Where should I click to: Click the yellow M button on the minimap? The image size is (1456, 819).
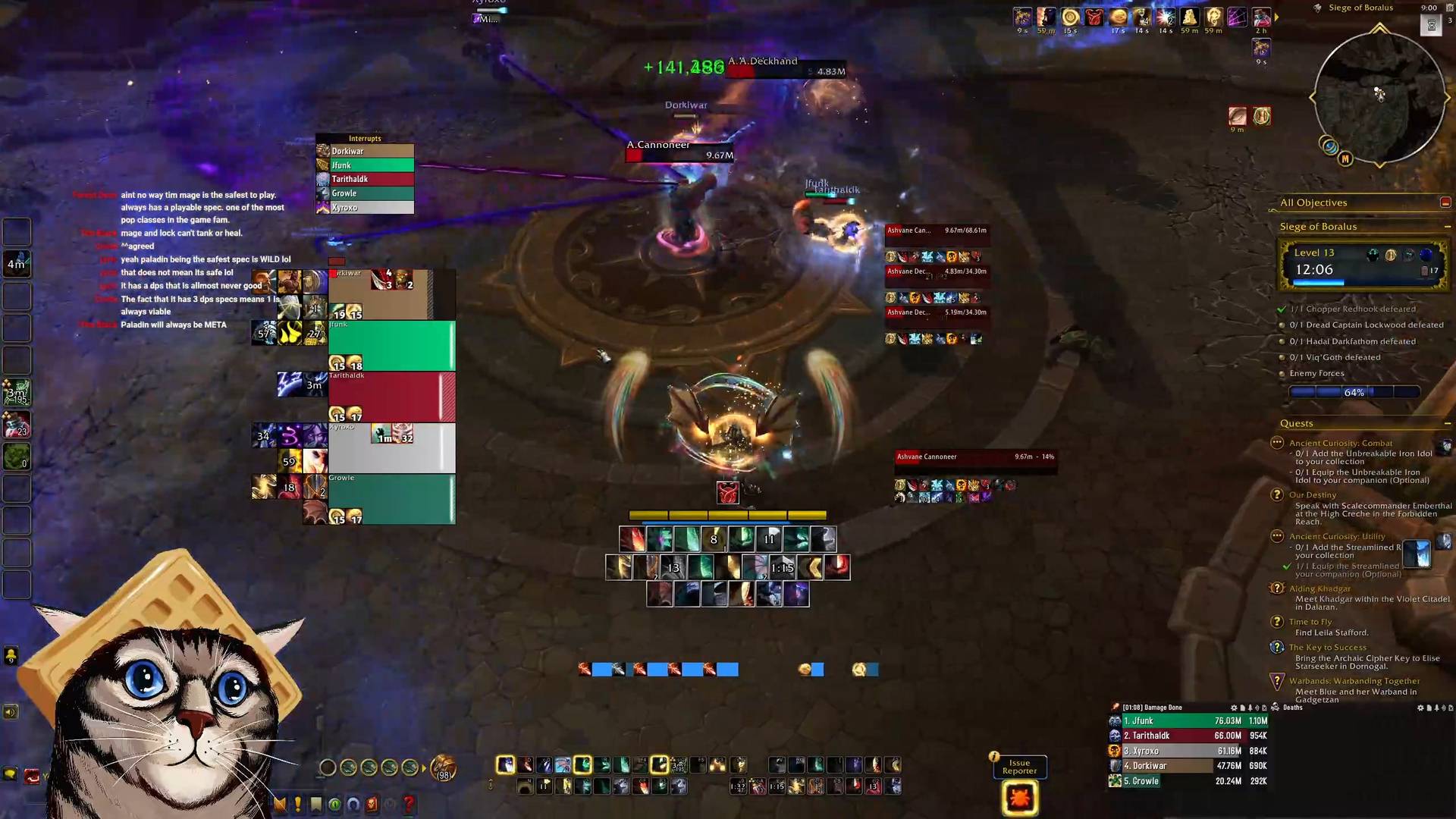pos(1345,159)
